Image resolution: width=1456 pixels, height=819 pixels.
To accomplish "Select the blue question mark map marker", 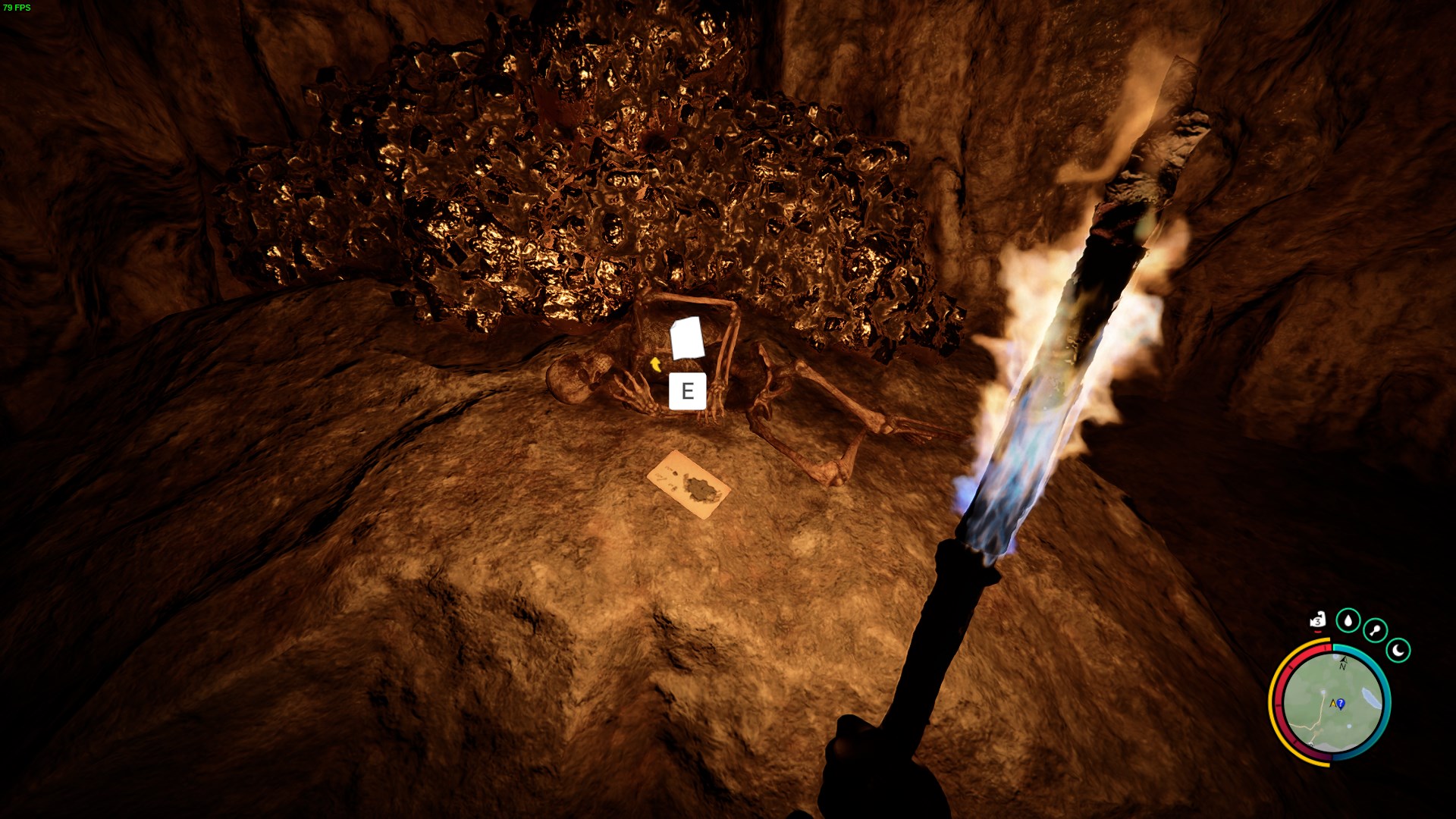I will [1341, 704].
